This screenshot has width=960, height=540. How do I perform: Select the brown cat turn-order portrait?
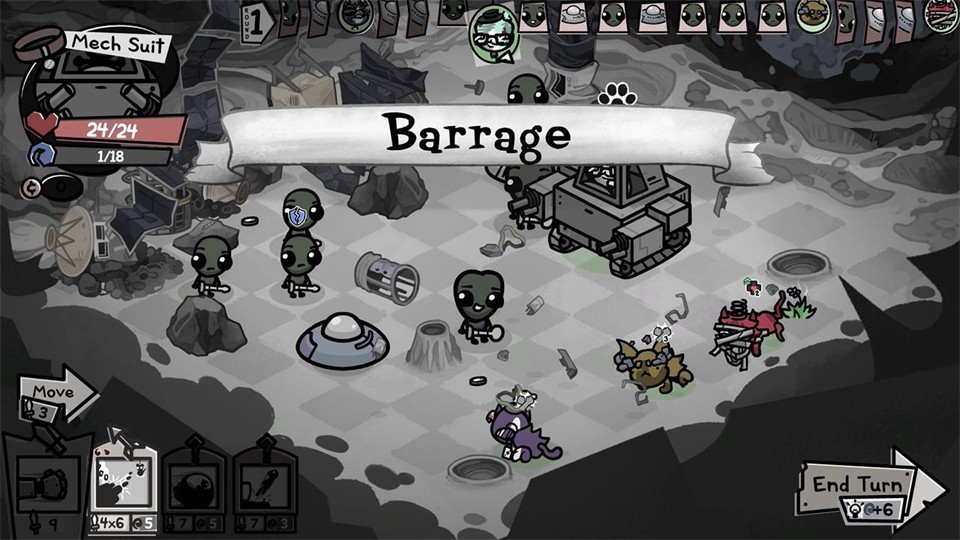tap(815, 15)
